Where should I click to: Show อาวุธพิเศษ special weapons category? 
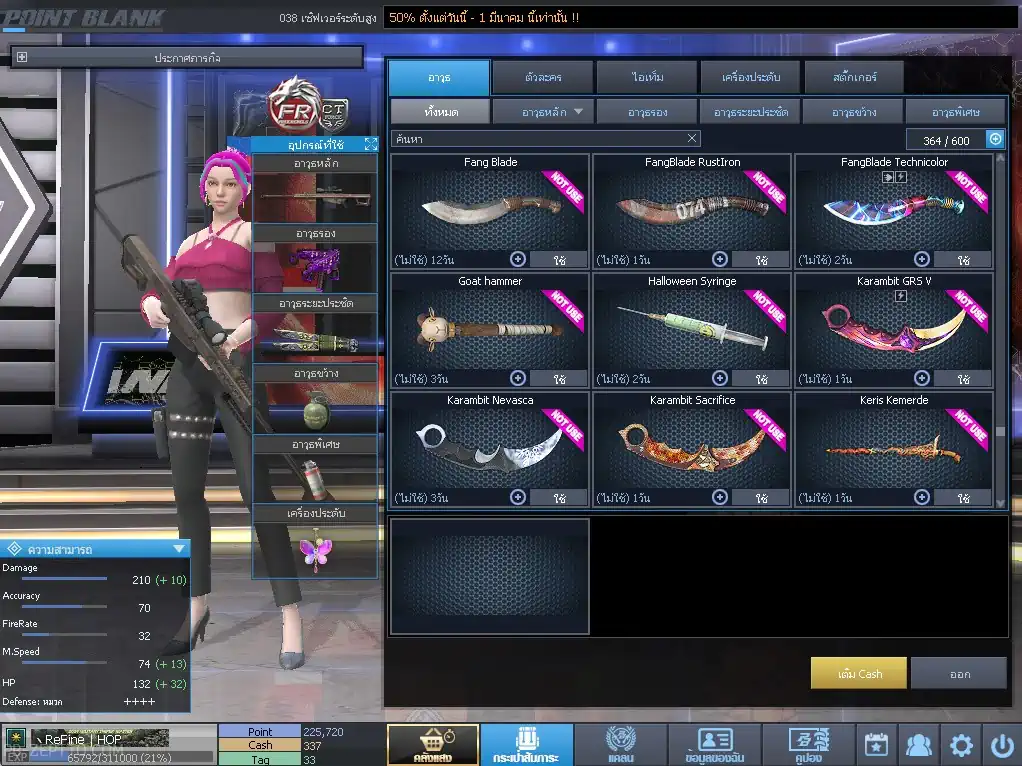point(955,111)
